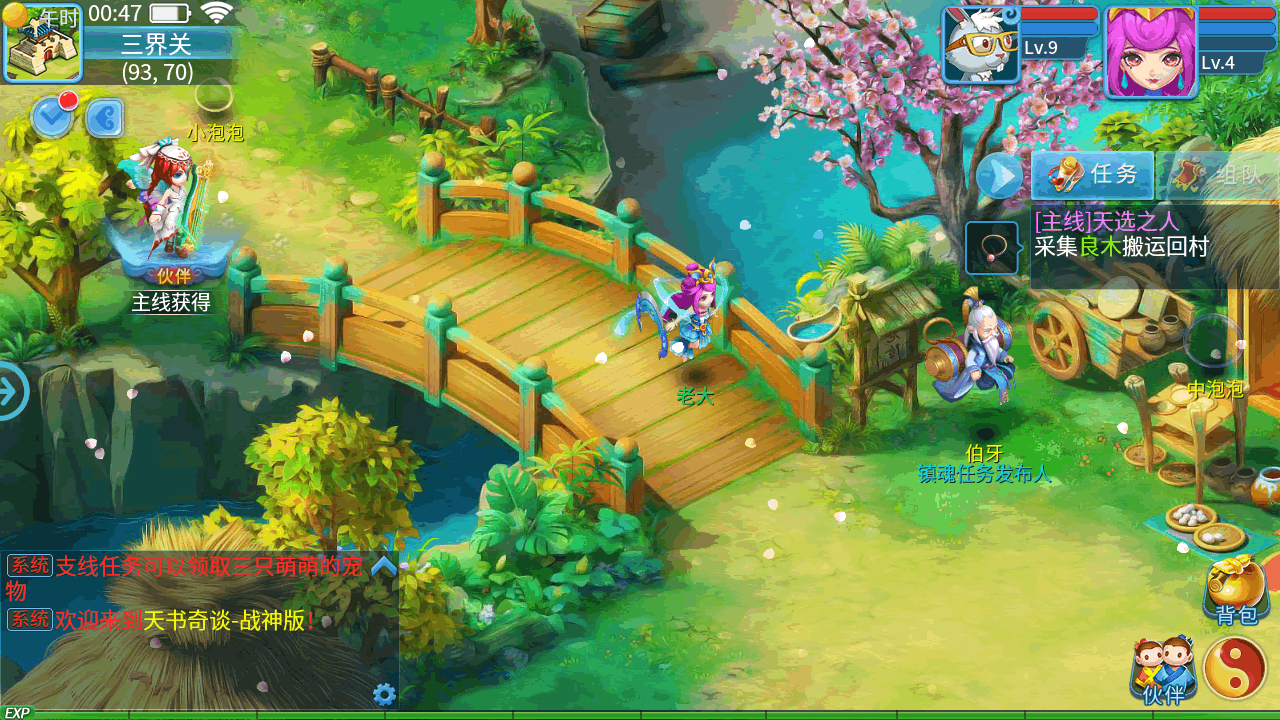The height and width of the screenshot is (720, 1280).
Task: Switch to the 组队 team tab
Action: [1220, 175]
